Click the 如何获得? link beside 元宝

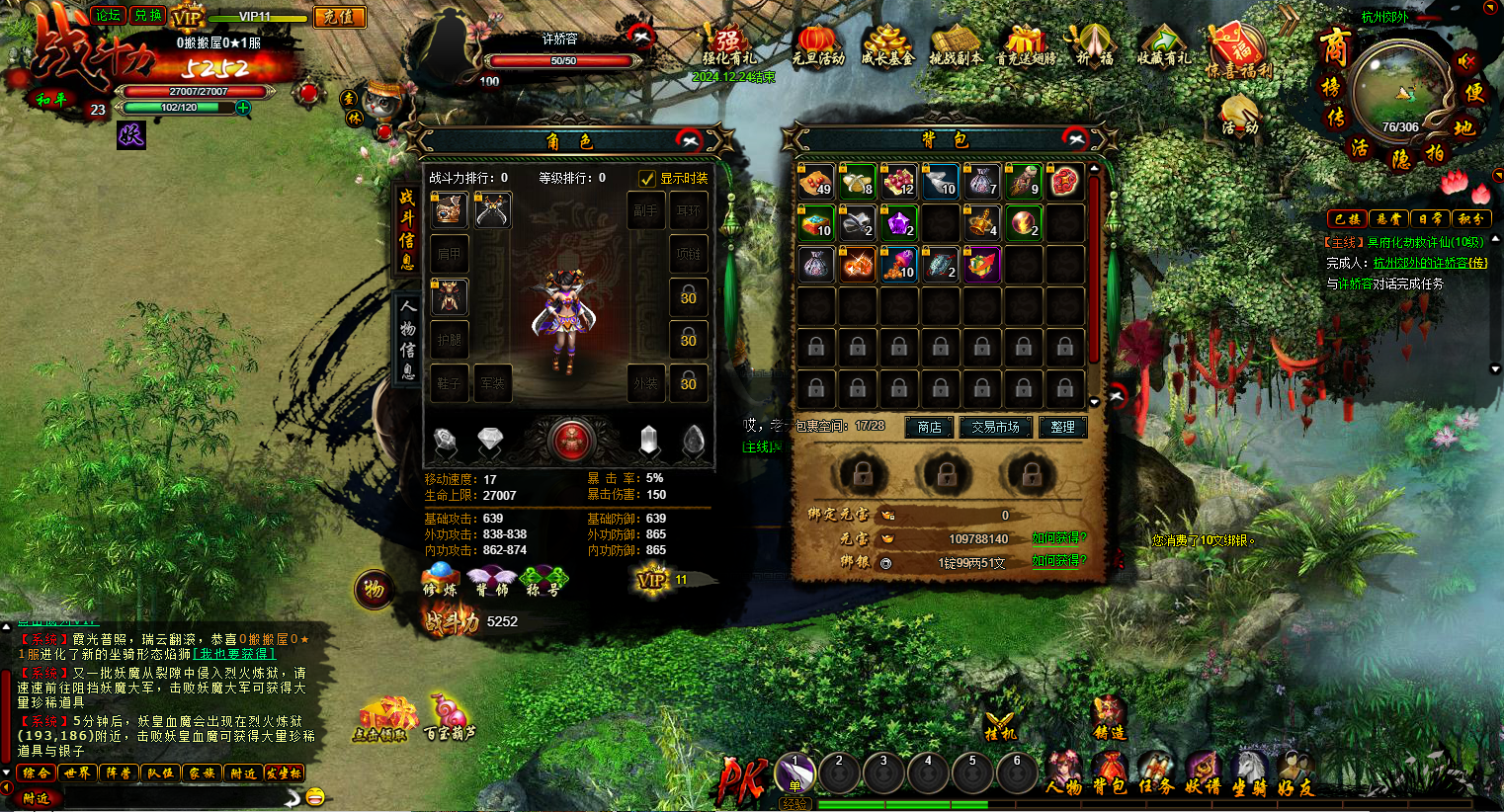point(1058,538)
